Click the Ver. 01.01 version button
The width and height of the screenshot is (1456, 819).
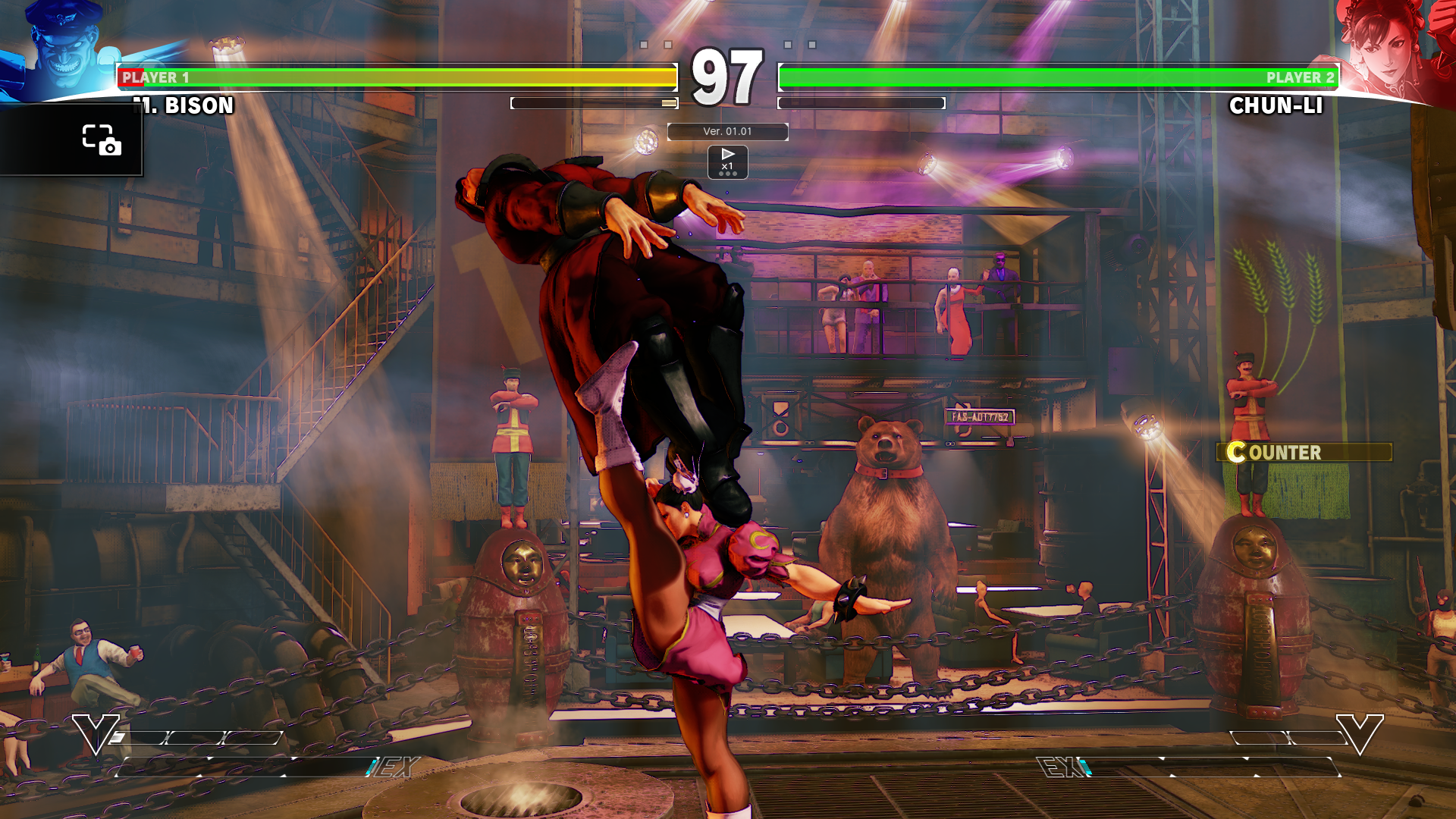[727, 132]
